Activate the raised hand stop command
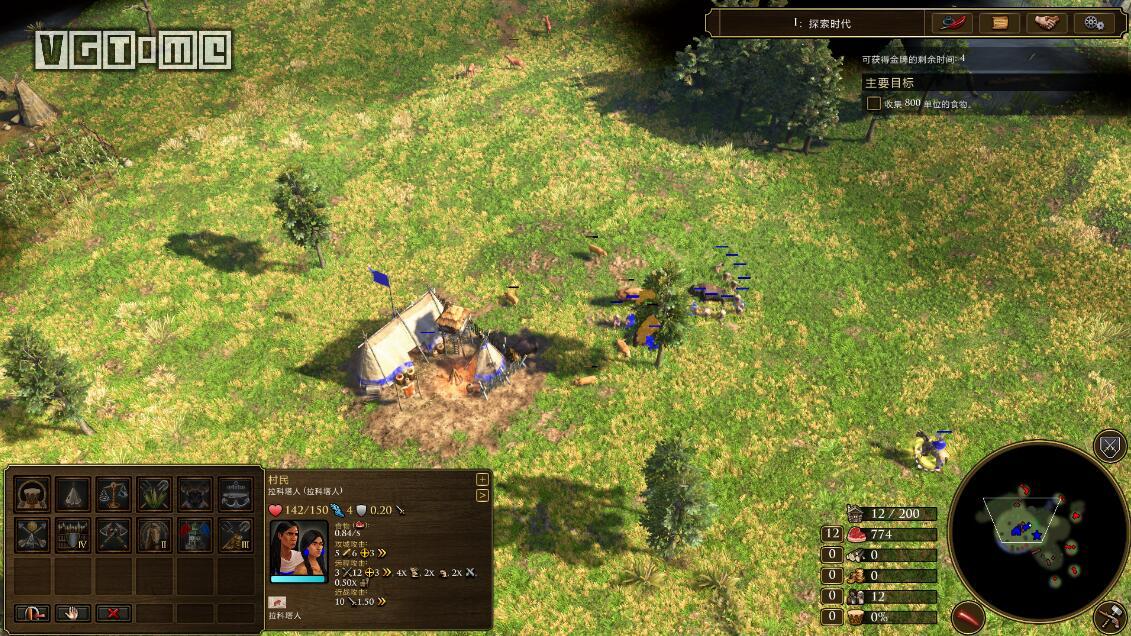The width and height of the screenshot is (1131, 636). pos(73,613)
